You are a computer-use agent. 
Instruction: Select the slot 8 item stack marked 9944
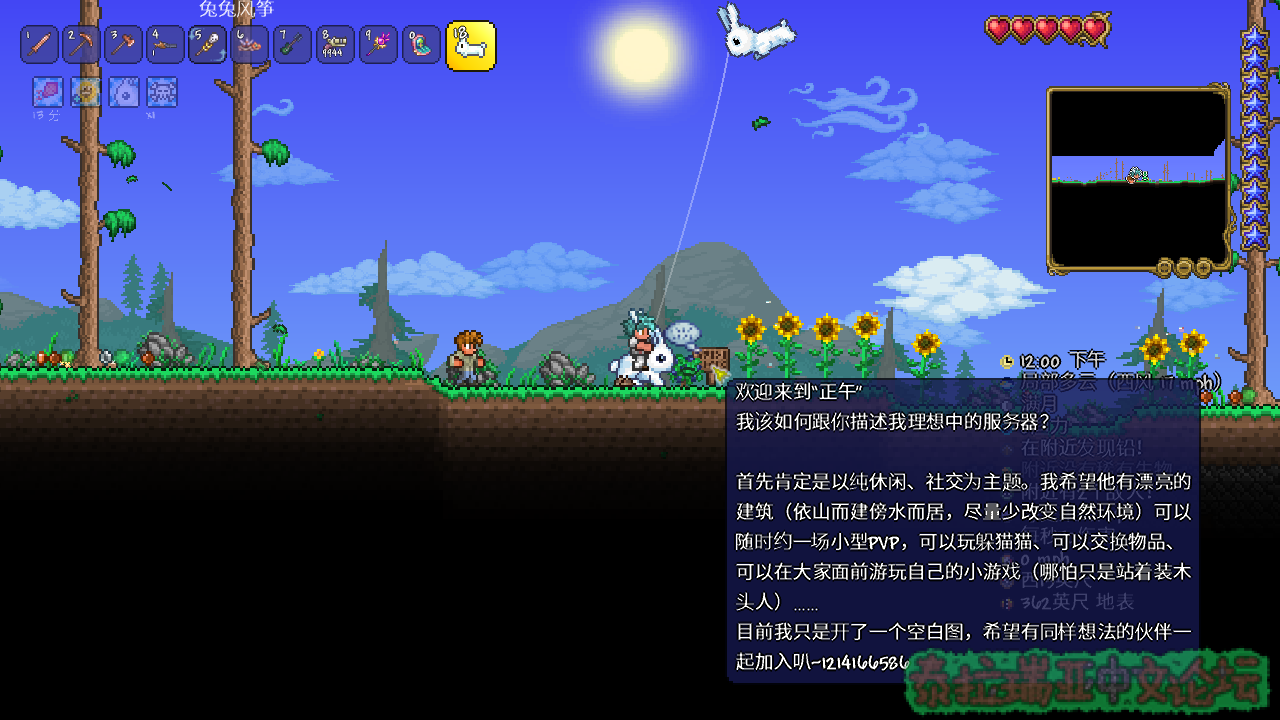pos(335,45)
